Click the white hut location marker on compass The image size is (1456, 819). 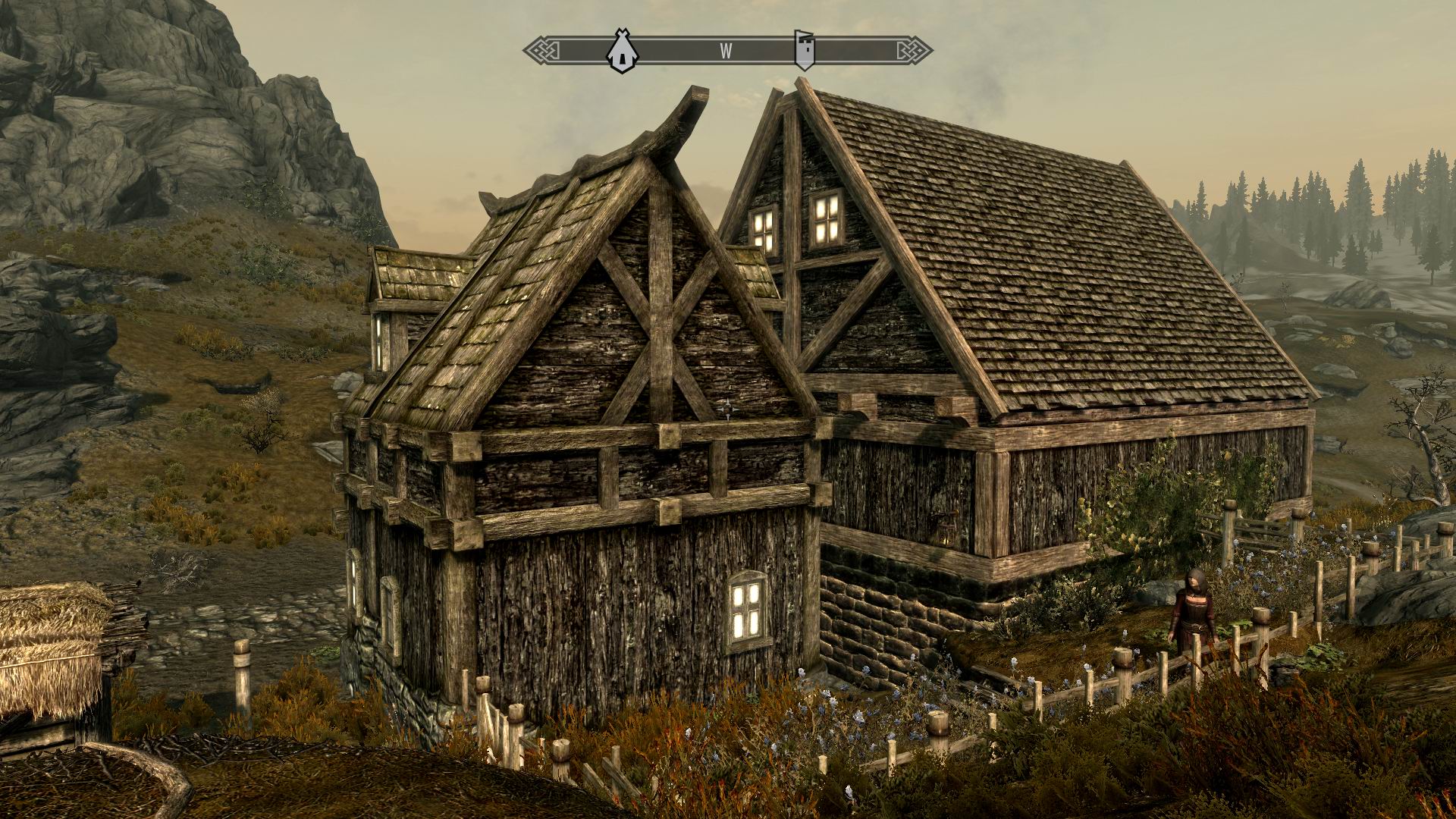(622, 52)
